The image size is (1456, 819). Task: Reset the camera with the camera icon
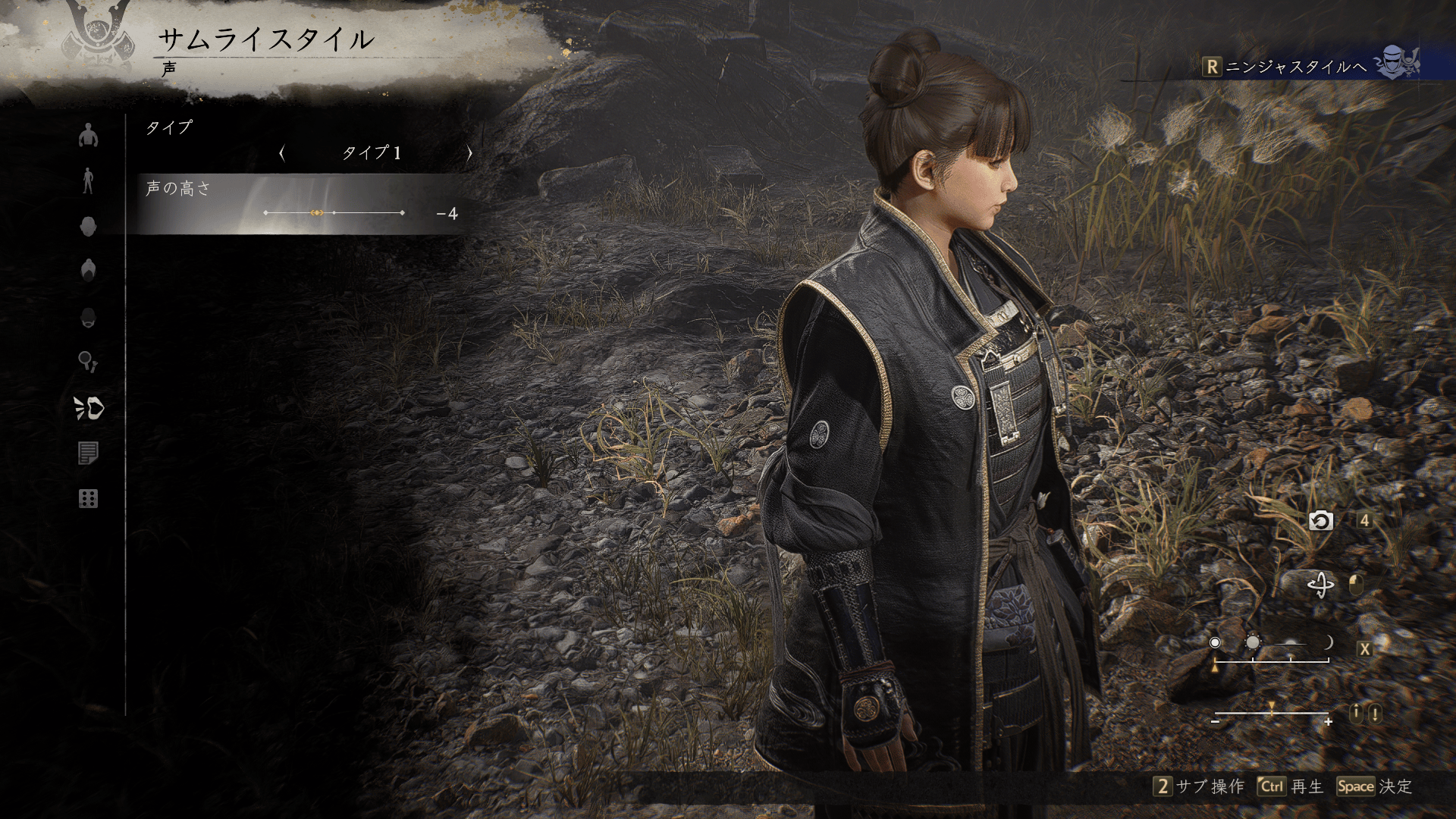(x=1320, y=521)
